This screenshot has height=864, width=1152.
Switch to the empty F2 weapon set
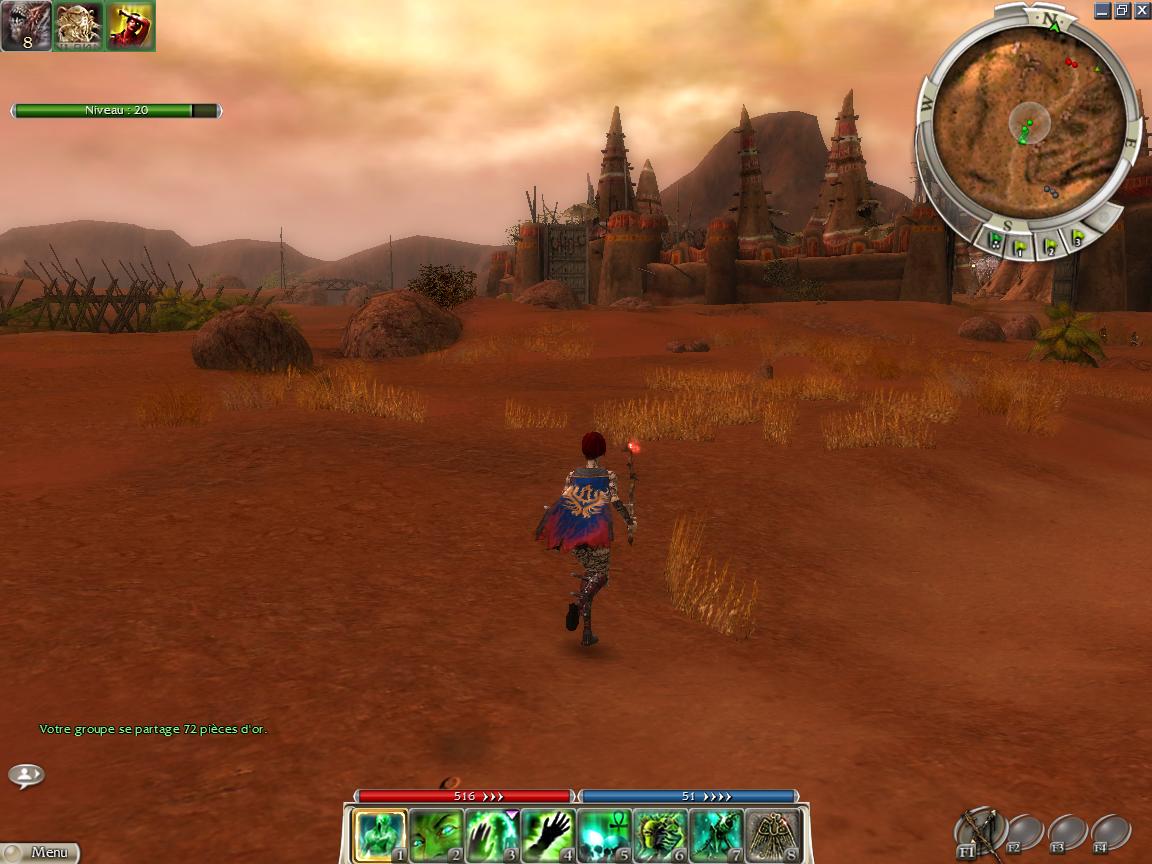(1025, 832)
